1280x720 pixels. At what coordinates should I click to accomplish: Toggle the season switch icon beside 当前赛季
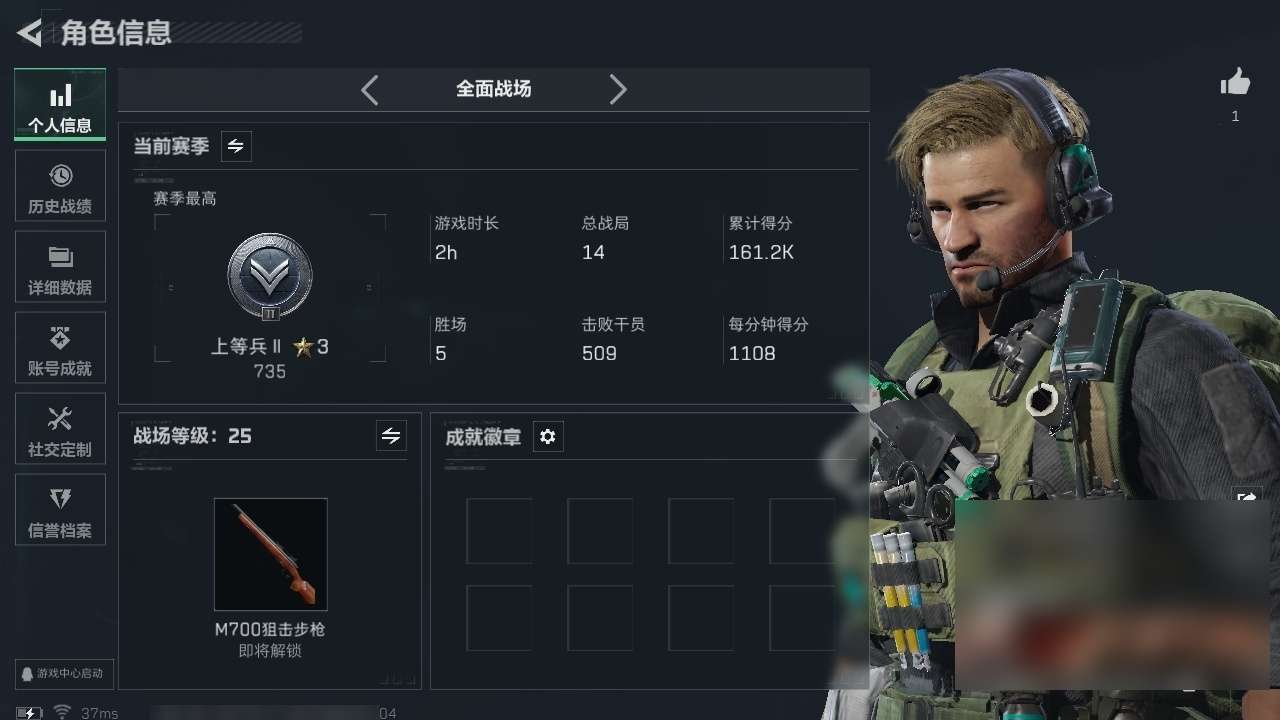236,146
